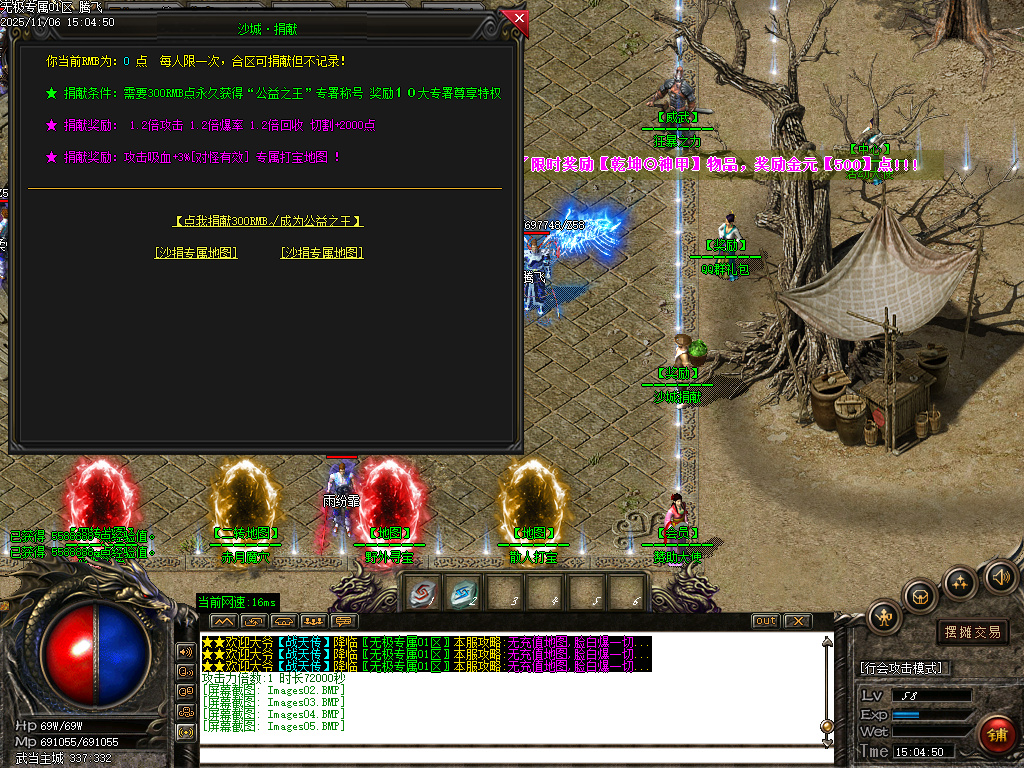The image size is (1024, 768).
Task: Use the red swirl item in hotbar slot 1
Action: 424,592
